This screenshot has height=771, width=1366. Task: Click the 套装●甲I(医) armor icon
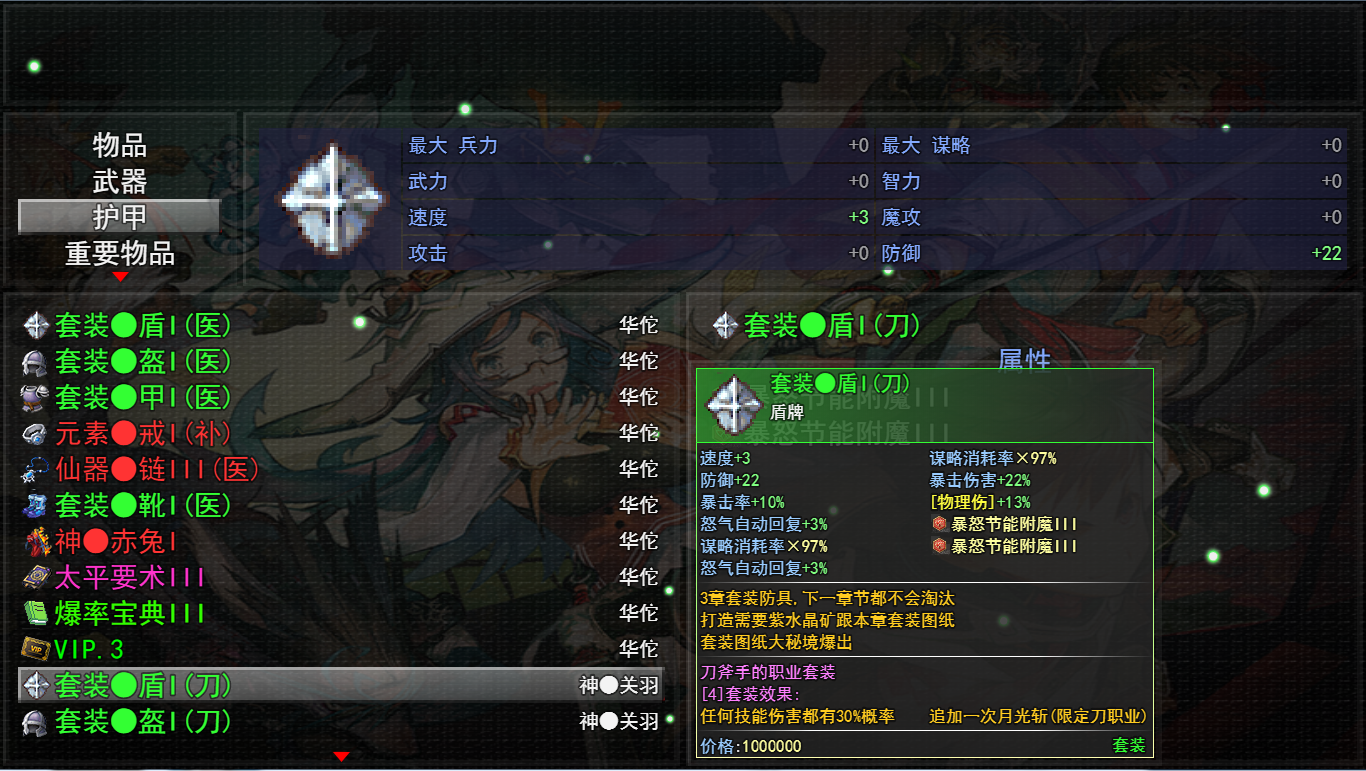[x=35, y=398]
